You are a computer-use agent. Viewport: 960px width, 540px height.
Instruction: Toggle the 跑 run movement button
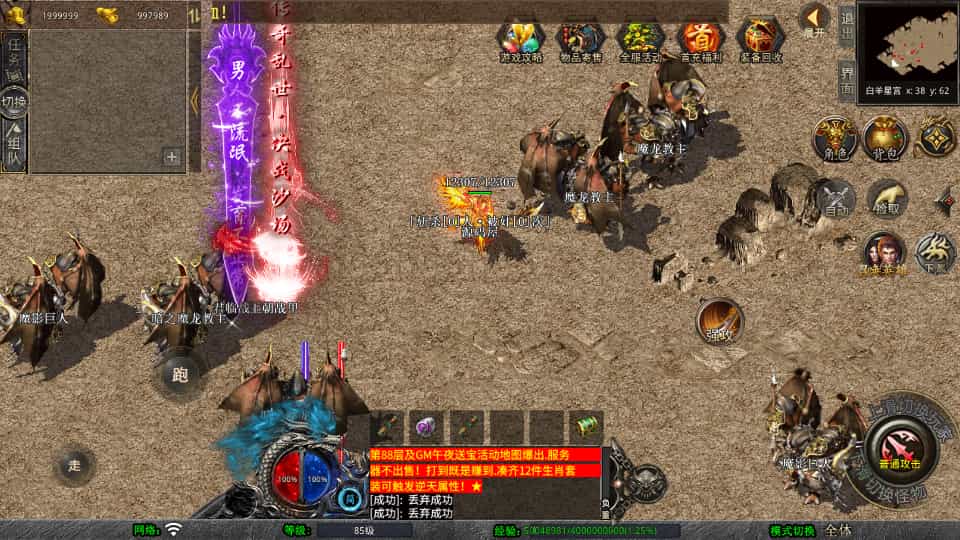click(180, 375)
